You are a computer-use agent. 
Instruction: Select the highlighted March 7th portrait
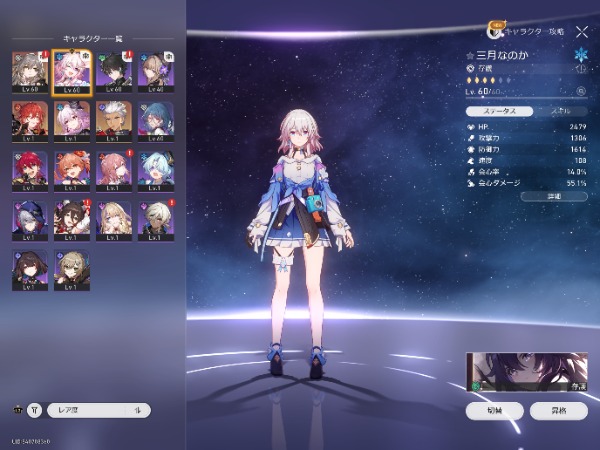pyautogui.click(x=72, y=72)
